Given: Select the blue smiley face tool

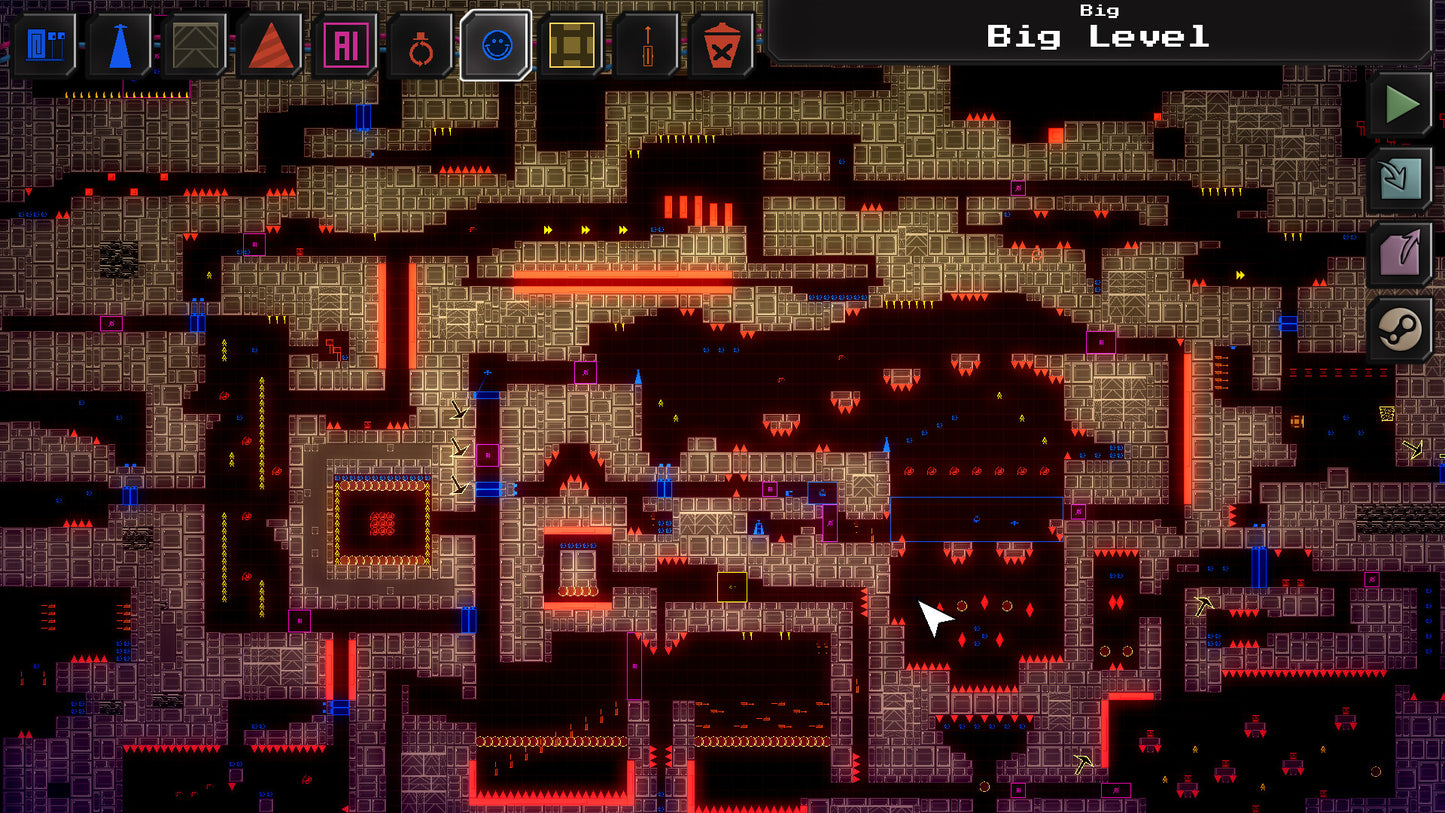Looking at the screenshot, I should coord(495,45).
